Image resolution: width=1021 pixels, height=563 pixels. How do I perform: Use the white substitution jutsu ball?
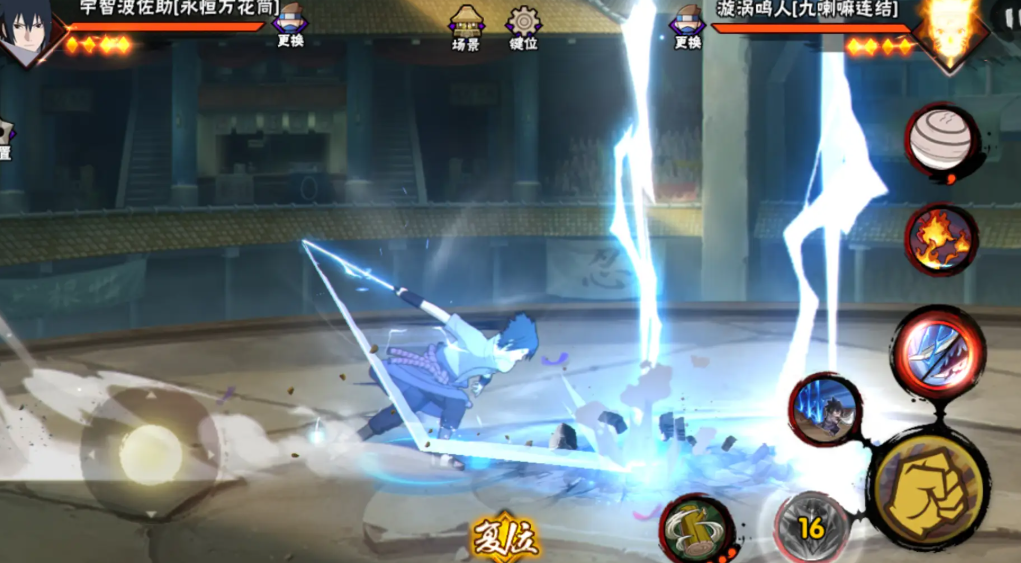pos(941,140)
